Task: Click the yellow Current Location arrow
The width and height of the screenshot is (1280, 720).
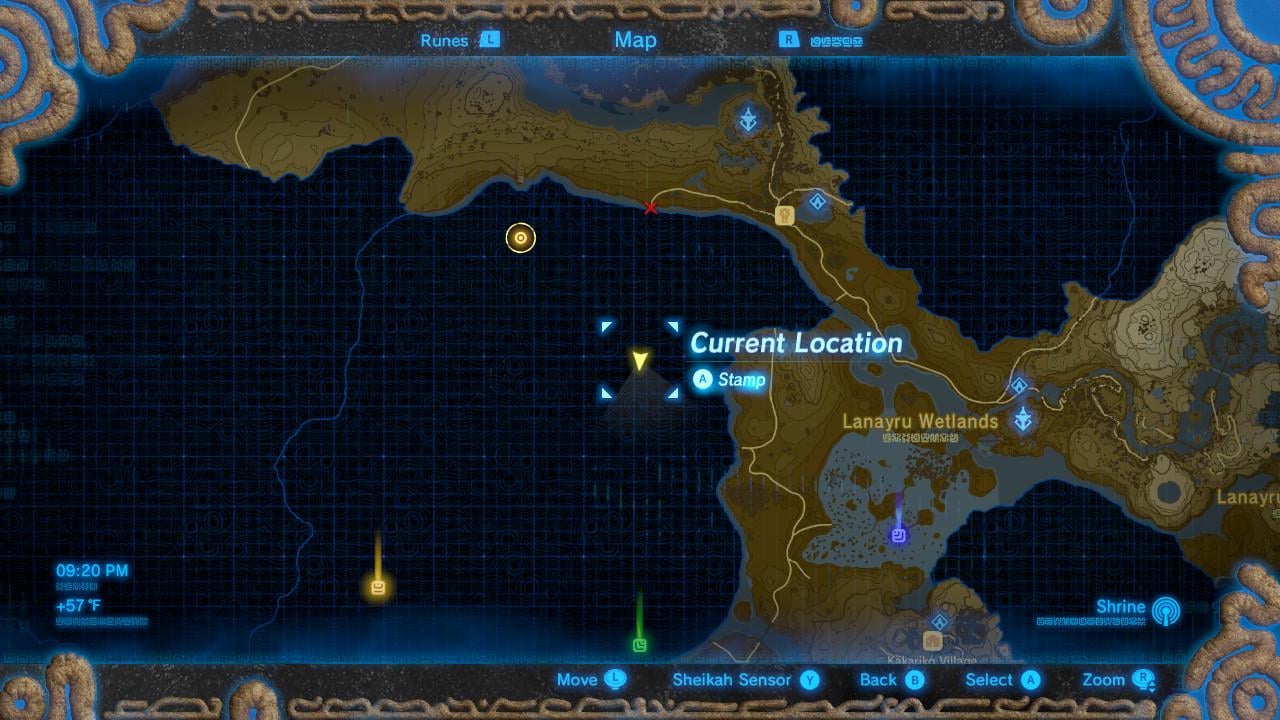Action: tap(639, 360)
